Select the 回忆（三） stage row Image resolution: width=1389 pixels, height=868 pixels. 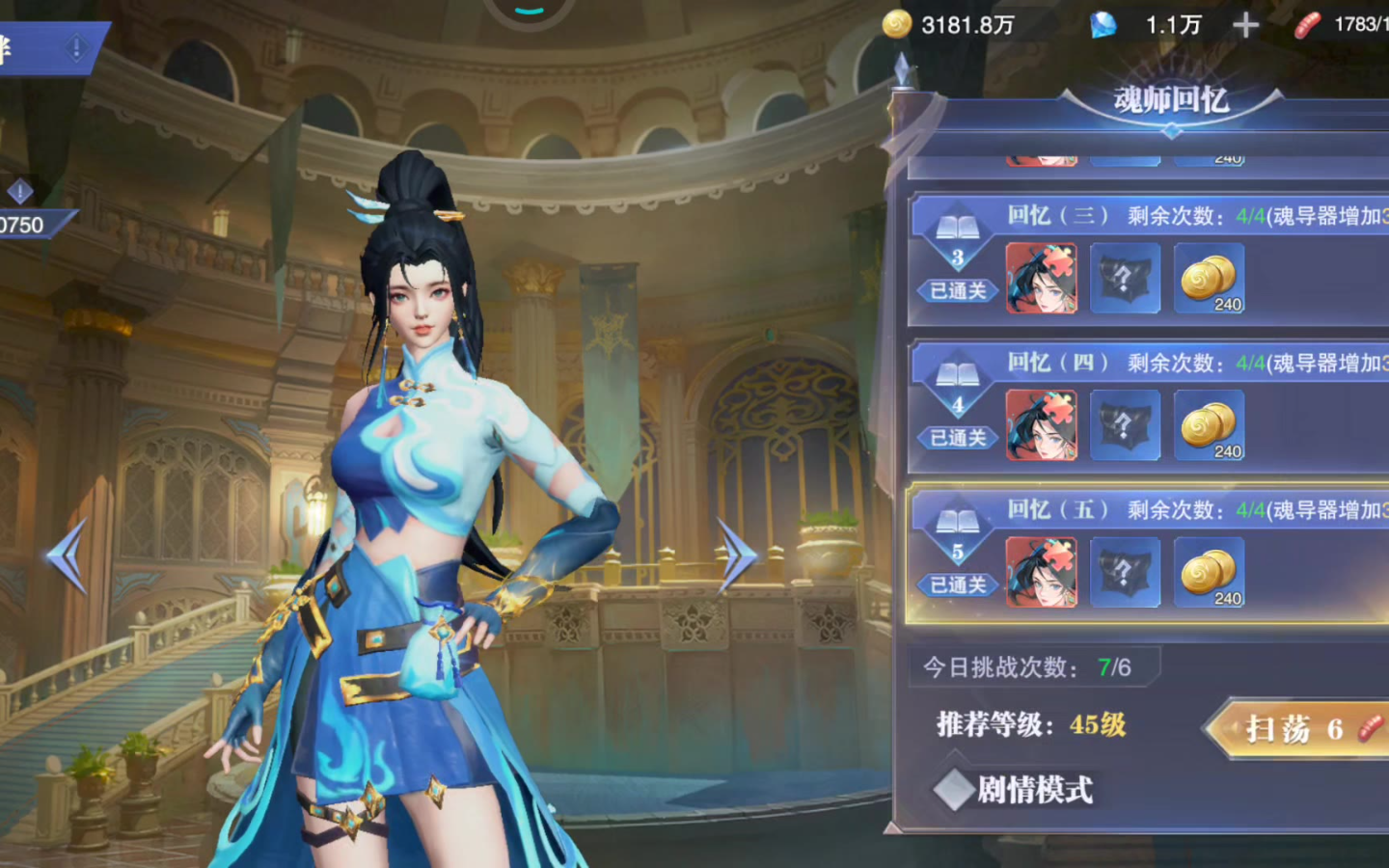(x=1148, y=260)
